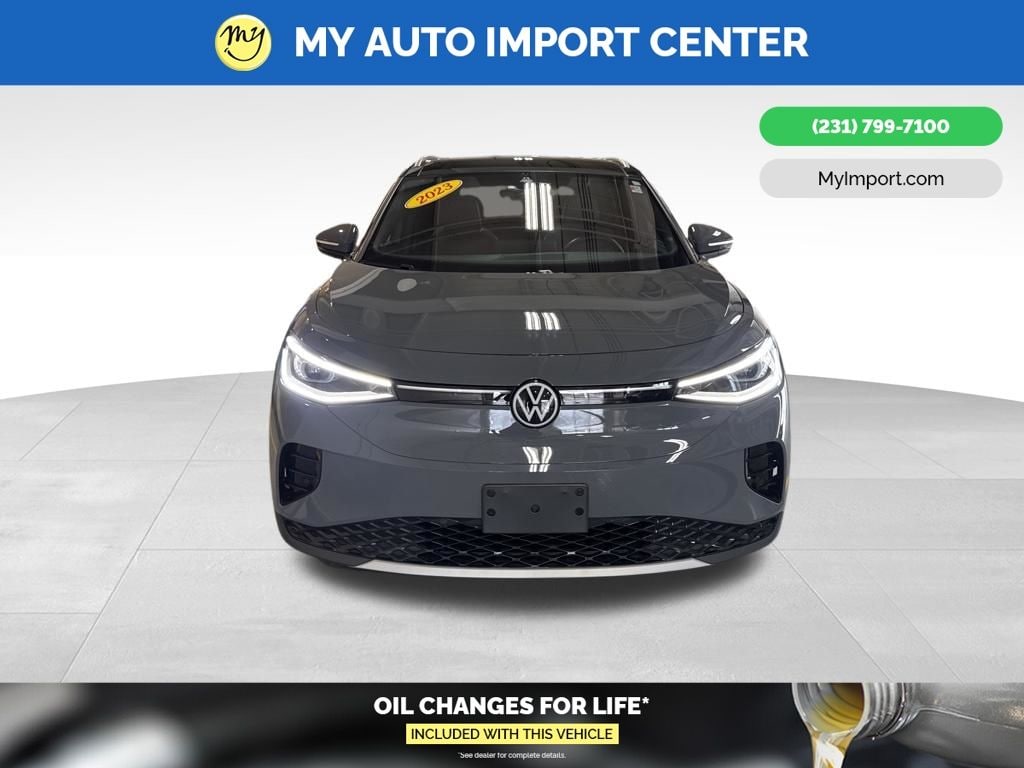1024x768 pixels.
Task: Open the MyImport.com website link
Action: pyautogui.click(x=880, y=179)
